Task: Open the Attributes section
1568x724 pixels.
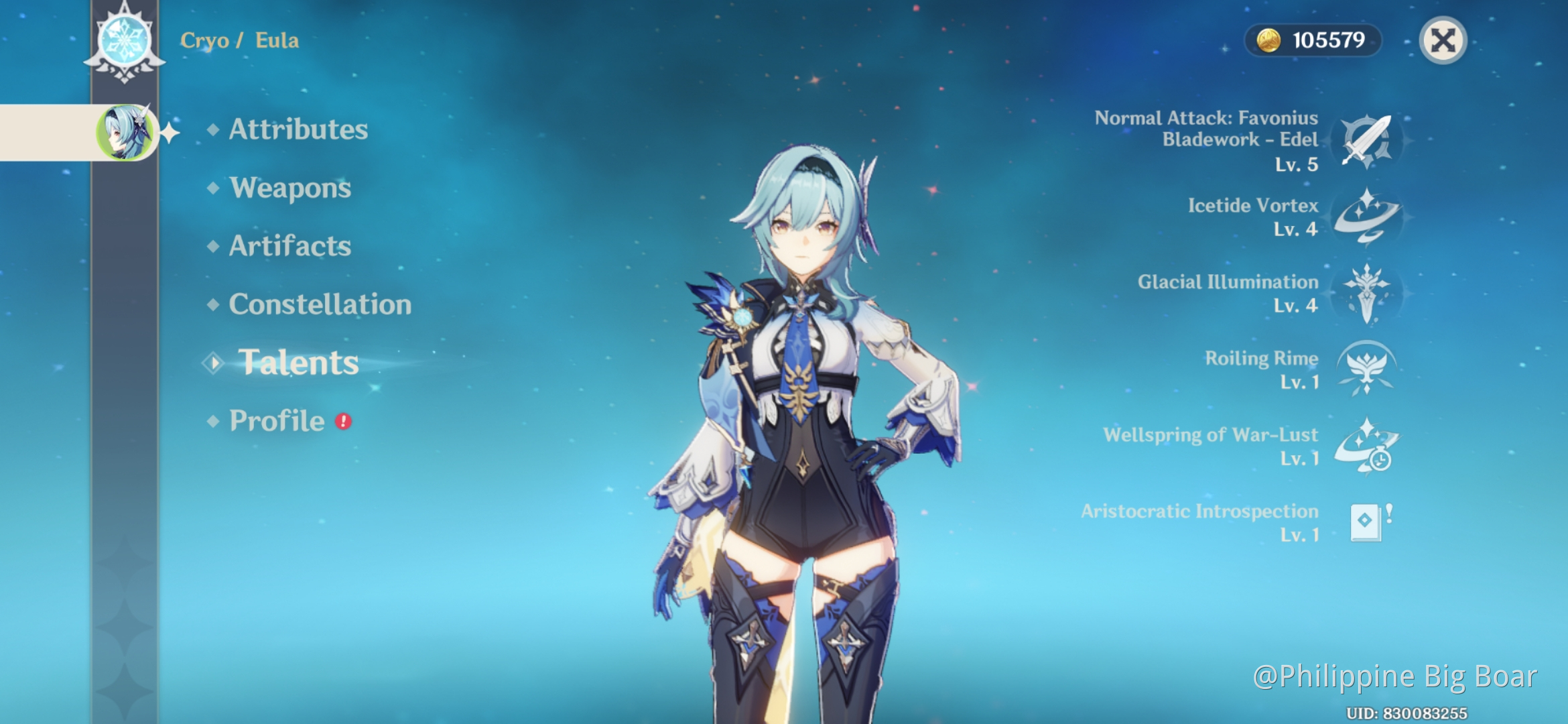Action: (x=298, y=129)
